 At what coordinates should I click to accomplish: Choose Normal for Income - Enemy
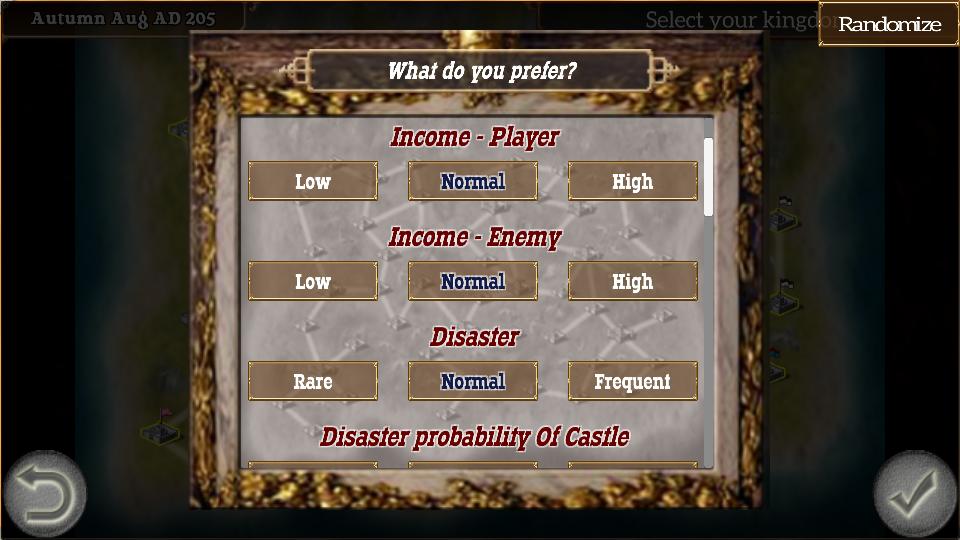click(473, 281)
